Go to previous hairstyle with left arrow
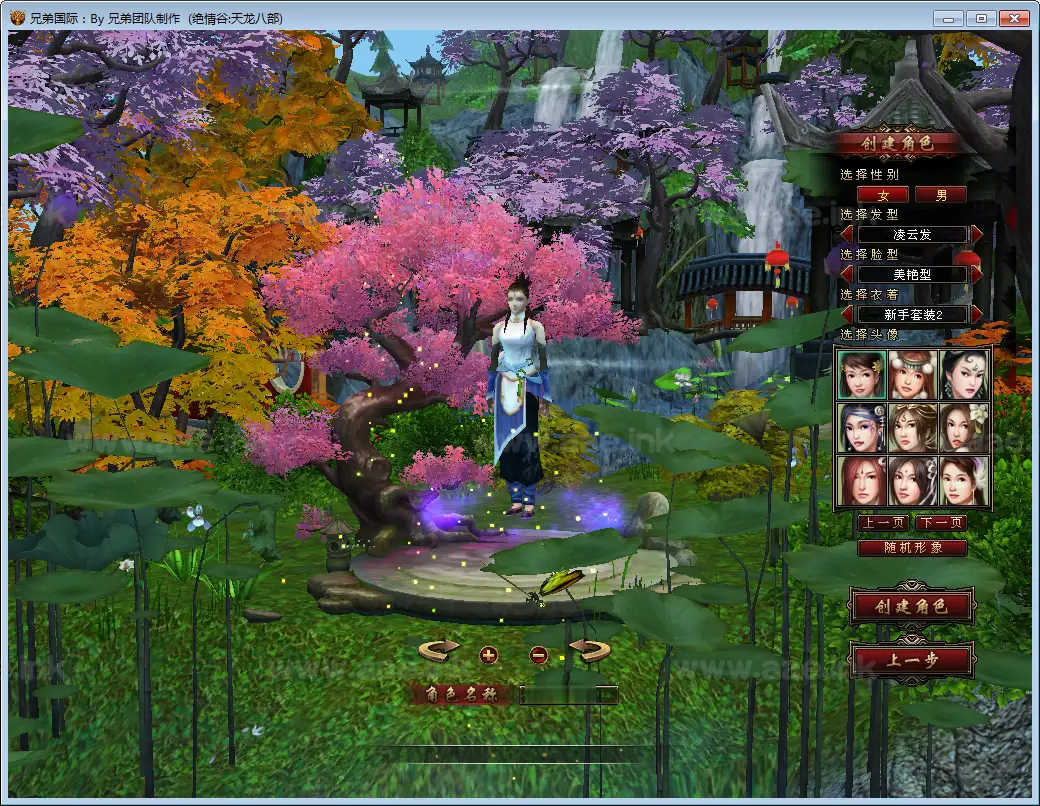Image resolution: width=1040 pixels, height=806 pixels. coord(847,234)
